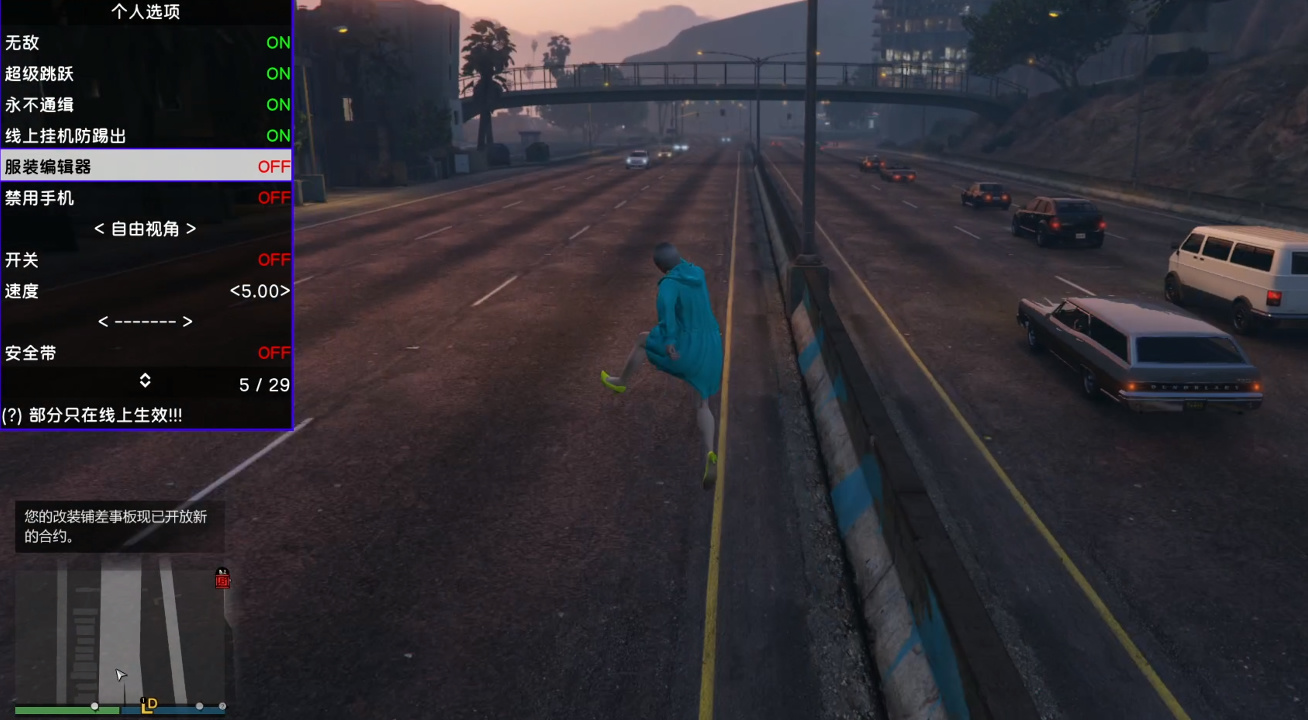Click the small badge above the LD letters
Image resolution: width=1308 pixels, height=720 pixels.
tap(142, 700)
